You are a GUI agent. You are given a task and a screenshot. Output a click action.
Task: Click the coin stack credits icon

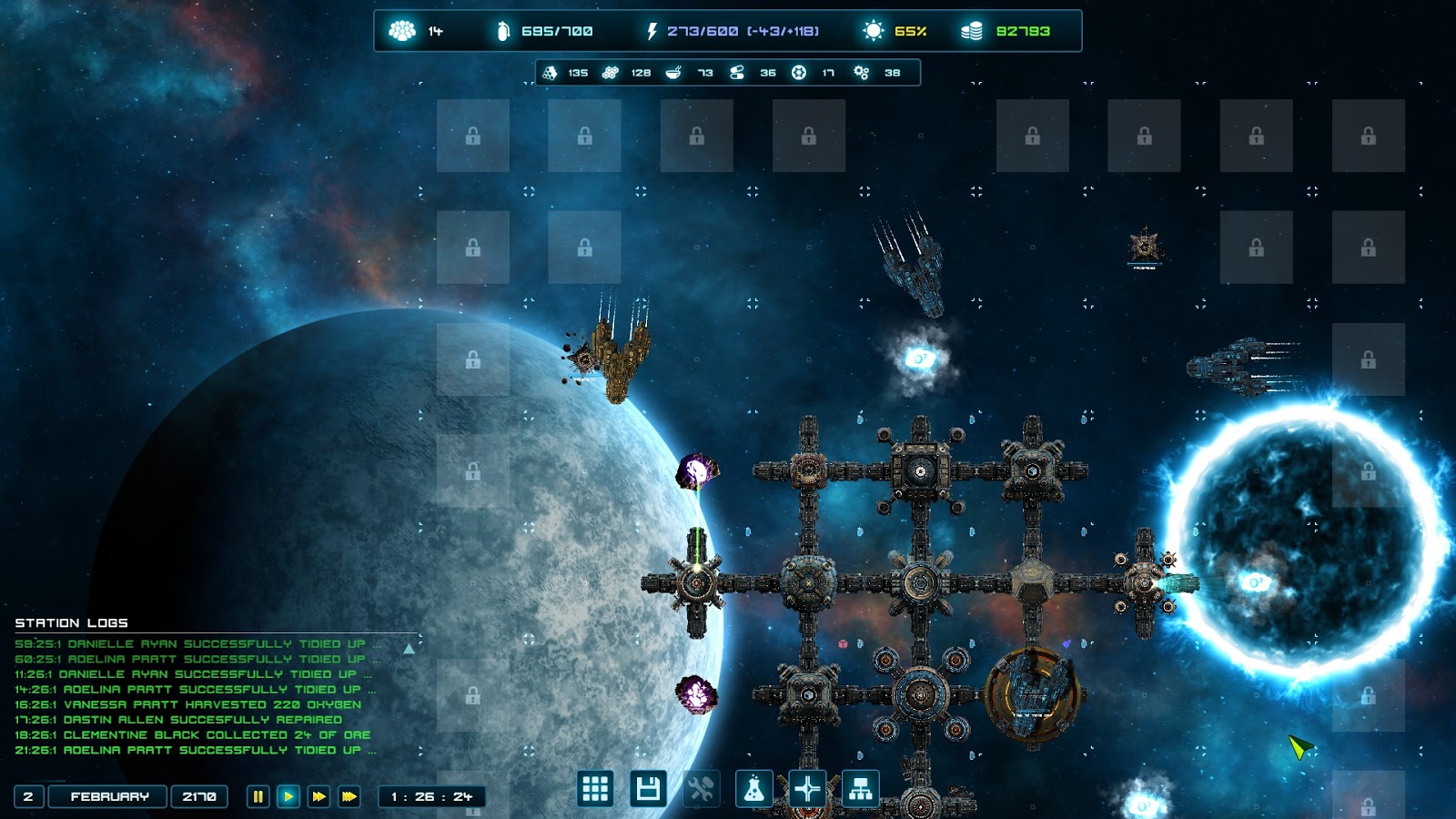coord(972,31)
